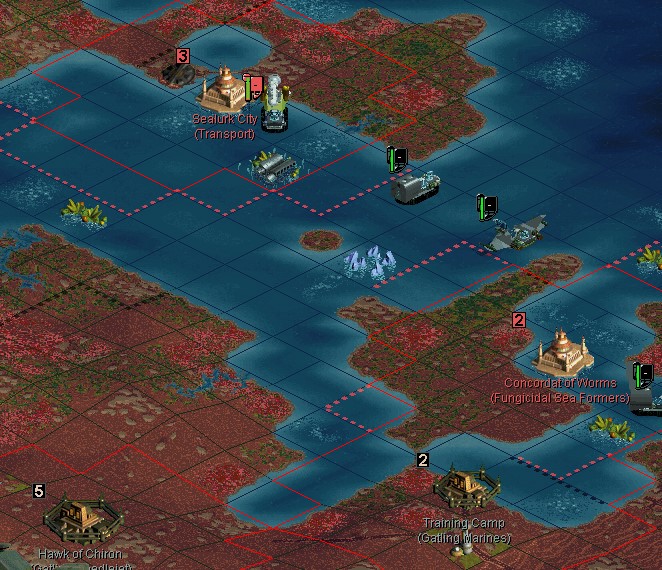662x570 pixels.
Task: Select the green-flagged aircraft unit over the sea
Action: 517,234
